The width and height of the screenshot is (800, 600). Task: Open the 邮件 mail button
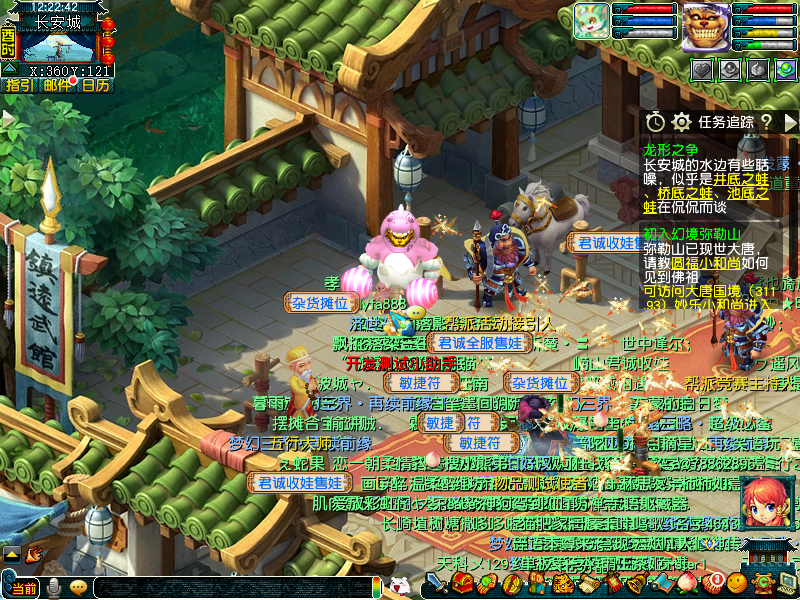(57, 85)
